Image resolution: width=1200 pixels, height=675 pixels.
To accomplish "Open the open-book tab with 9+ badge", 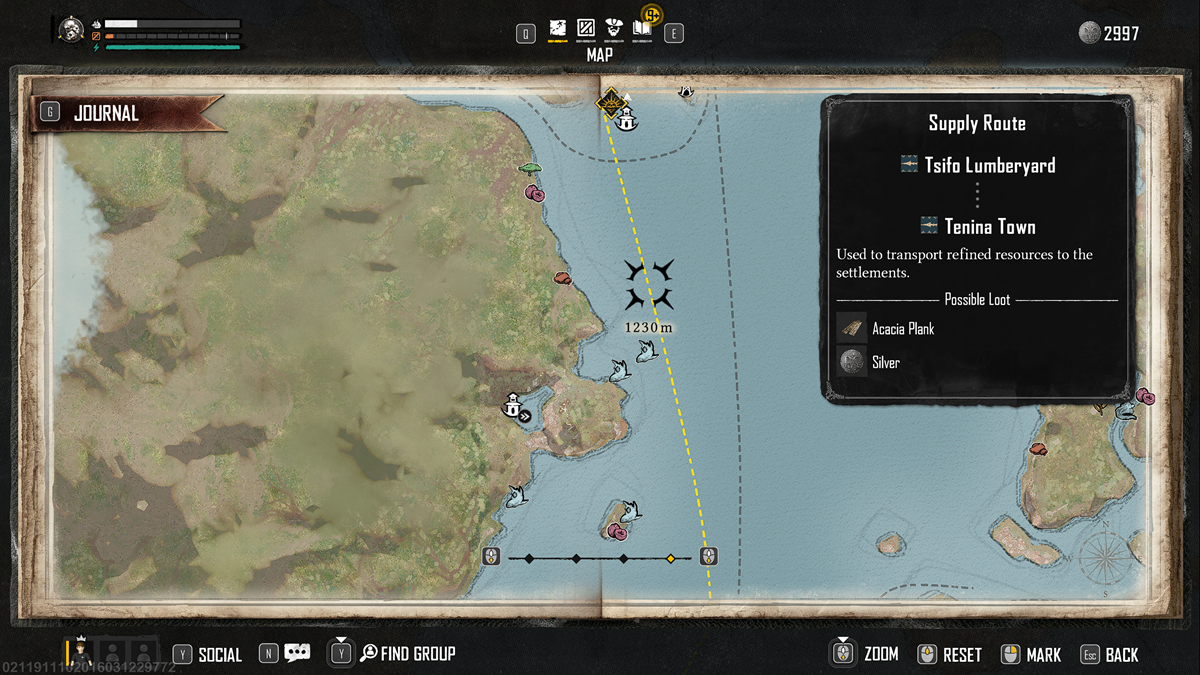I will [x=642, y=29].
